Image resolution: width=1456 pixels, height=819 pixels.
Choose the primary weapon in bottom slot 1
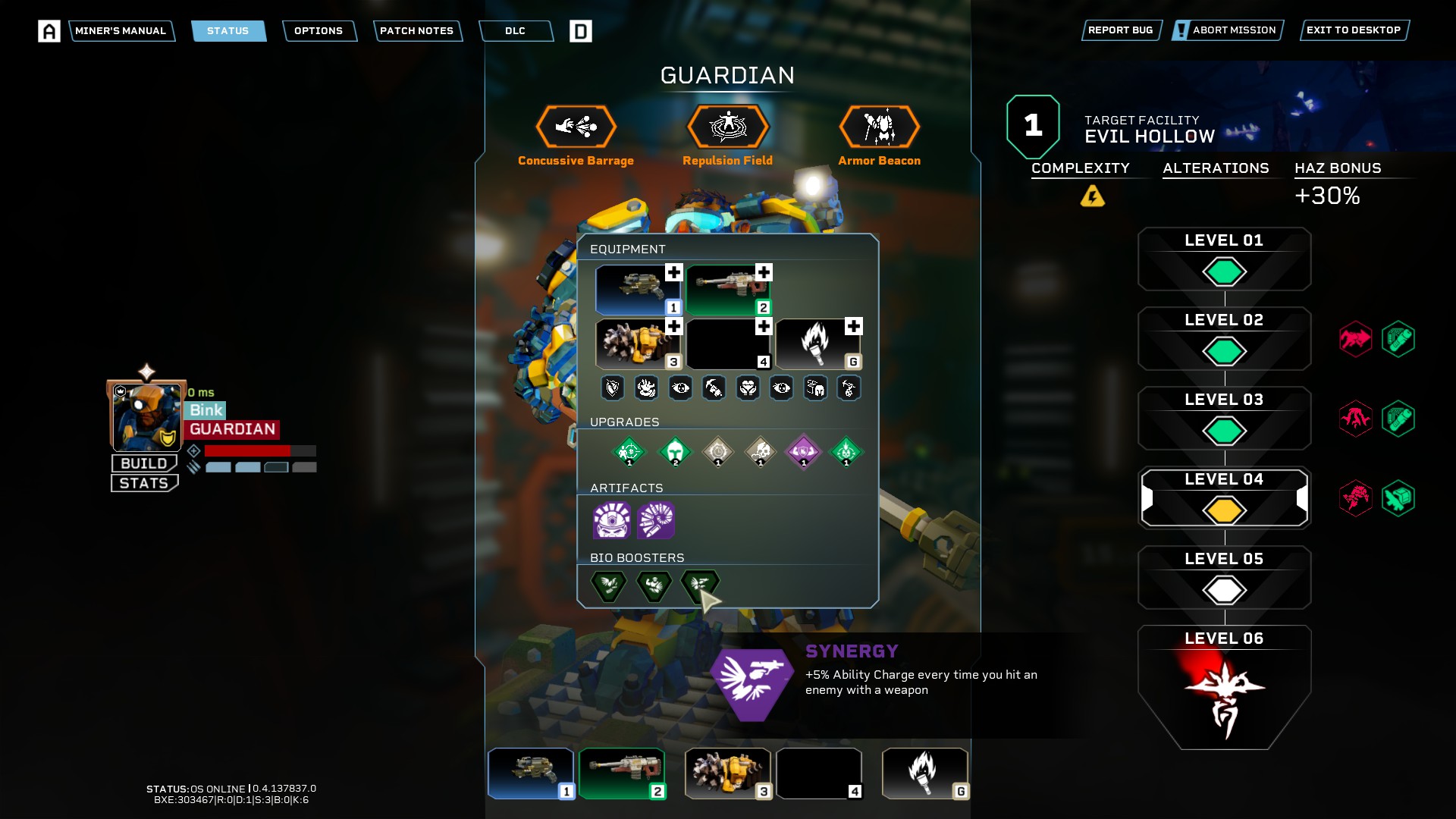pos(531,773)
